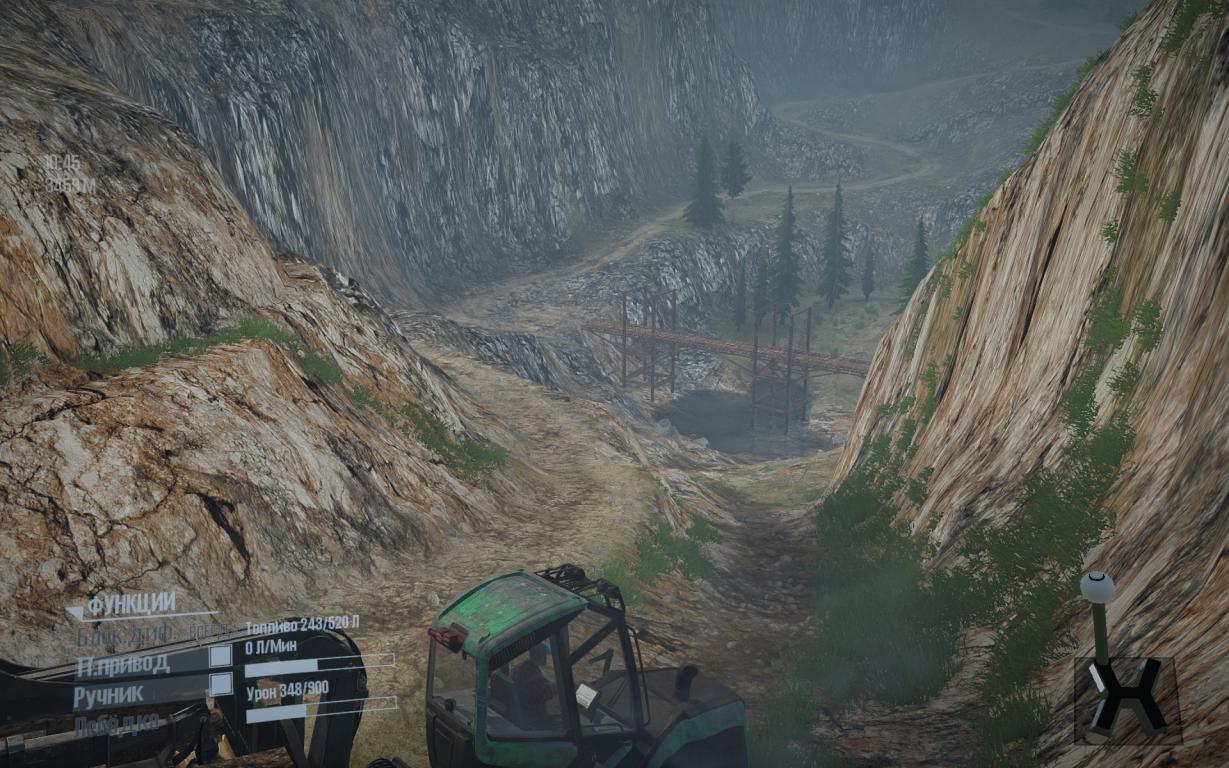Open the ФУНКЦИИ functions panel header
This screenshot has height=768, width=1229.
pyautogui.click(x=131, y=605)
